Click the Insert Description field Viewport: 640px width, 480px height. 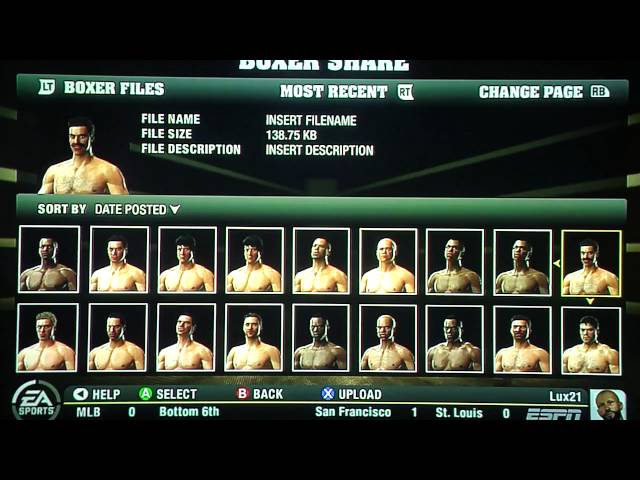319,151
